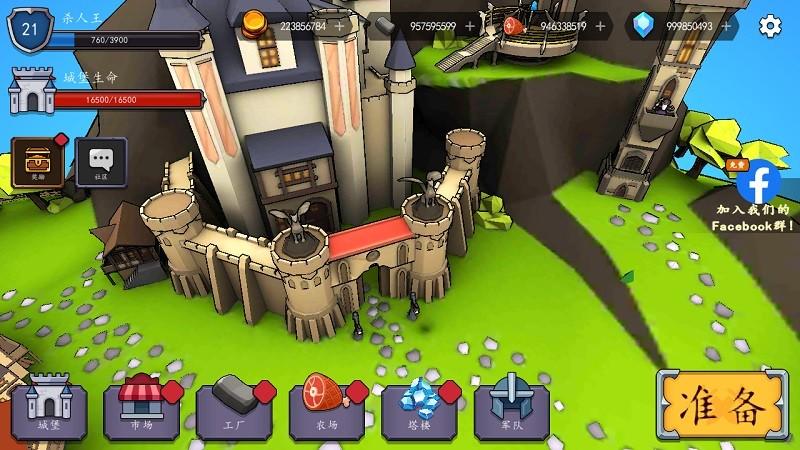Image resolution: width=800 pixels, height=450 pixels.
Task: Open the treasure chest rewards
Action: coord(37,160)
